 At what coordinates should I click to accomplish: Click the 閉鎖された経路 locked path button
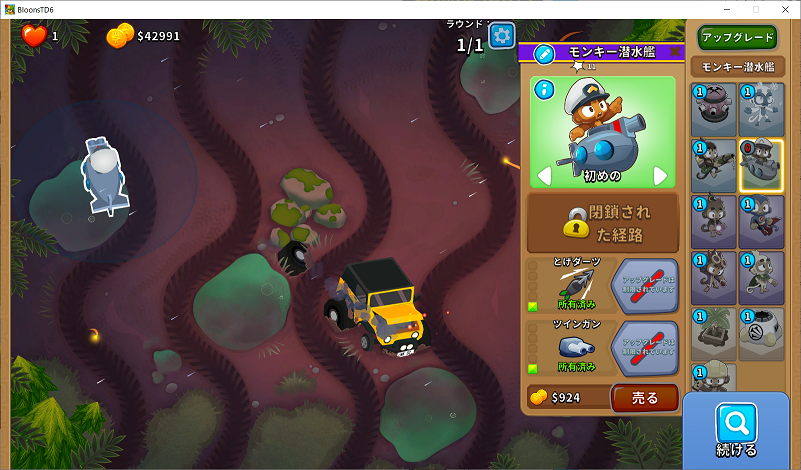point(603,221)
